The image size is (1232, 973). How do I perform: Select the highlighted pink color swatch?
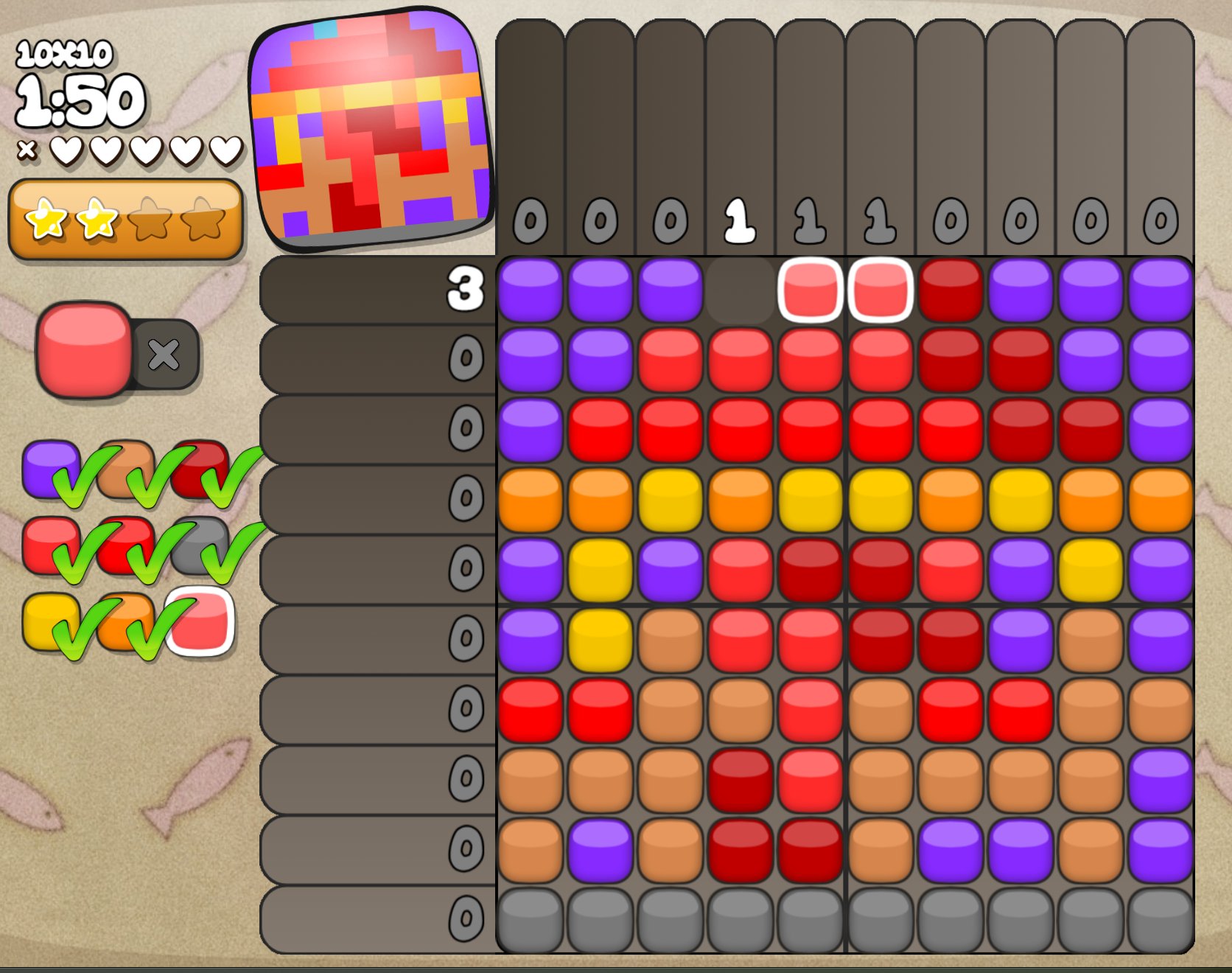coord(202,621)
